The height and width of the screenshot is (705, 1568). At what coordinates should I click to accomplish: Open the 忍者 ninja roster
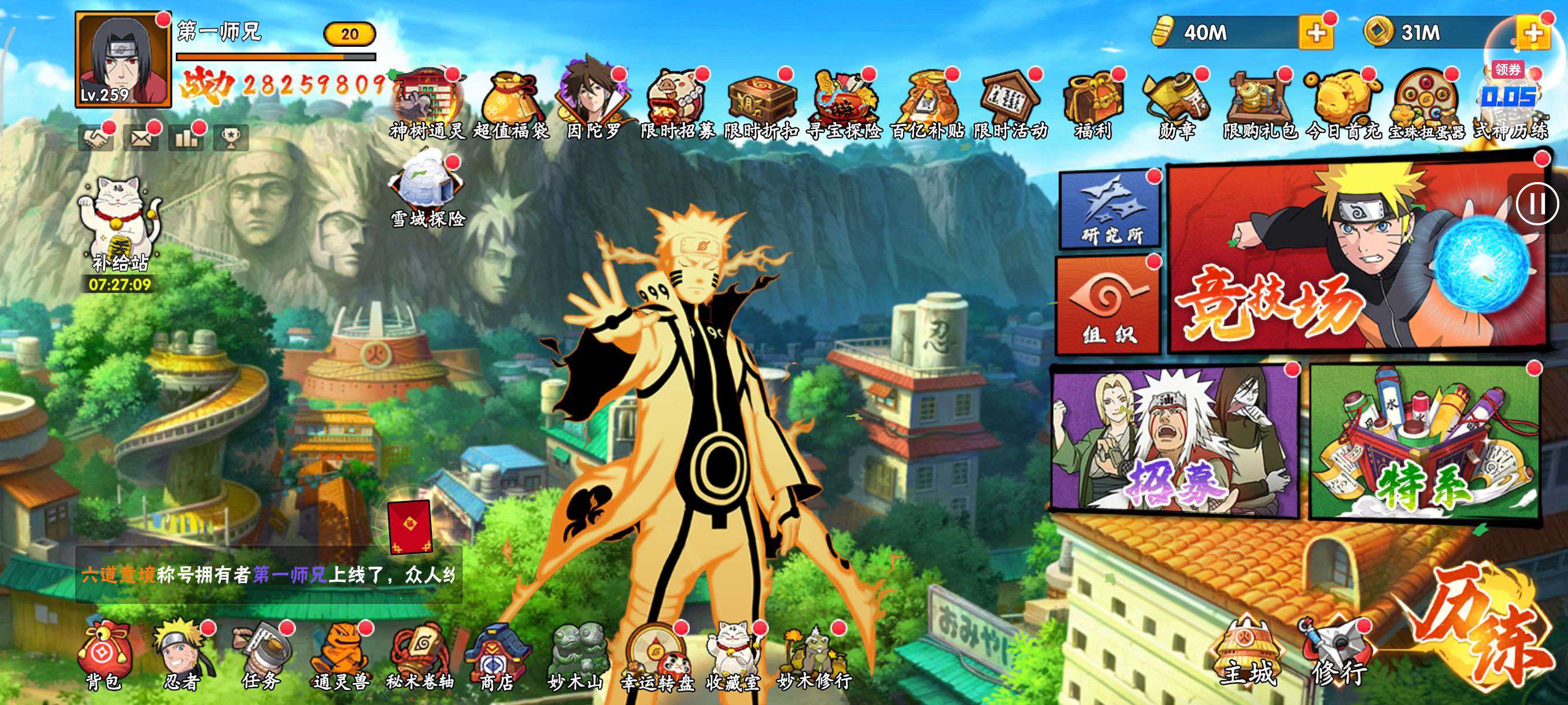[181, 657]
